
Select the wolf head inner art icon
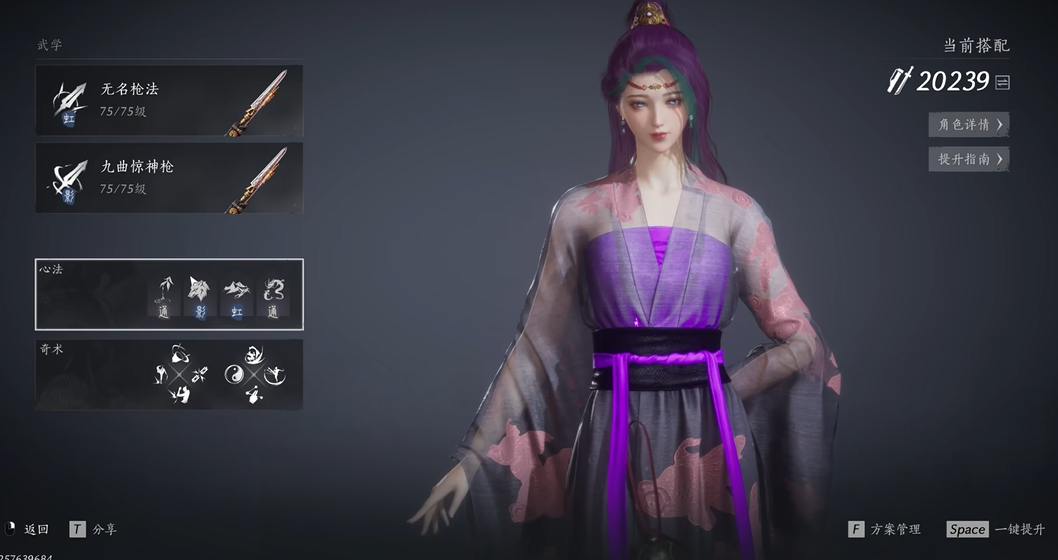coord(198,291)
